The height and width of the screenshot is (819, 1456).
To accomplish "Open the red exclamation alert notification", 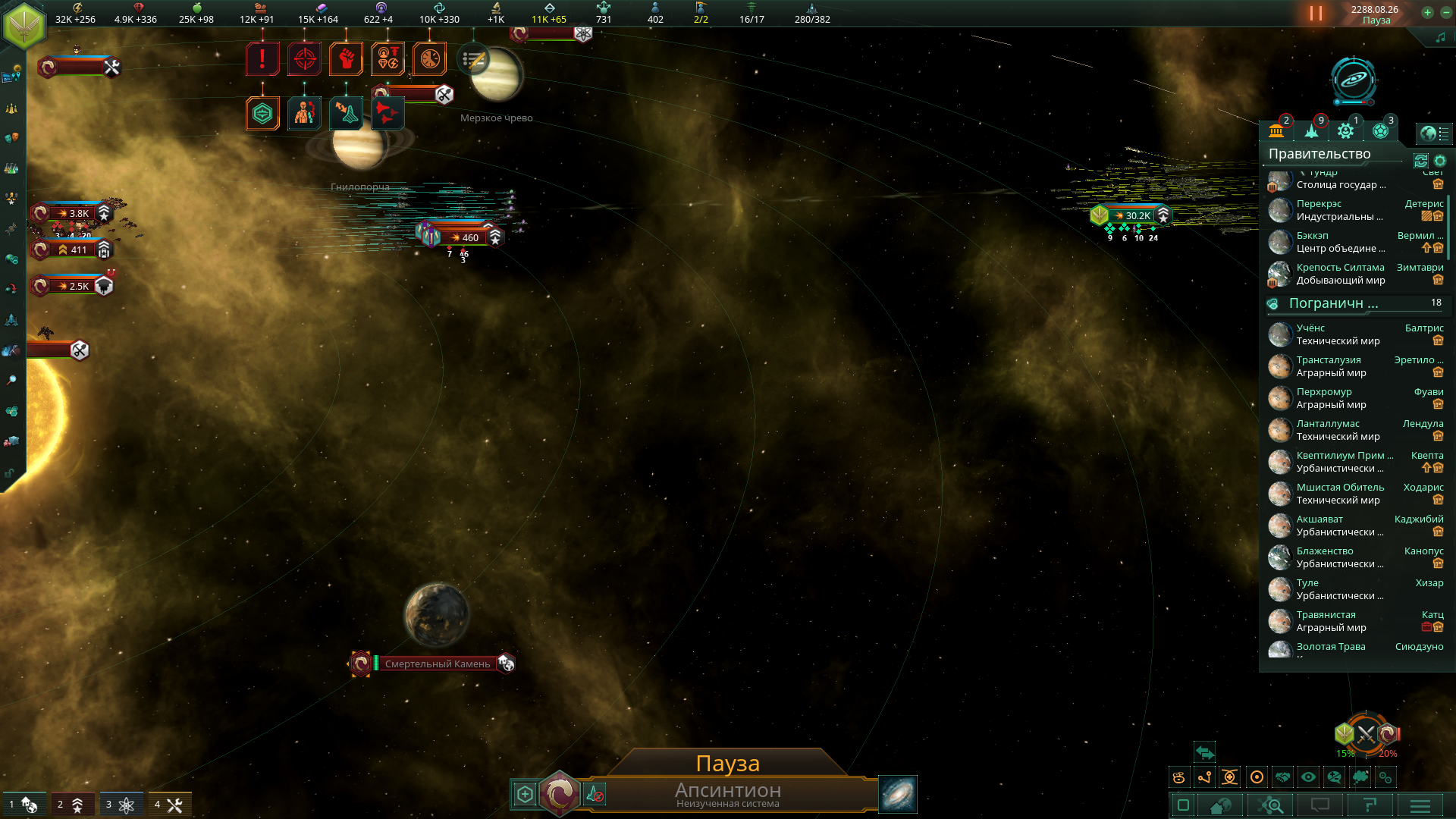I will (262, 58).
